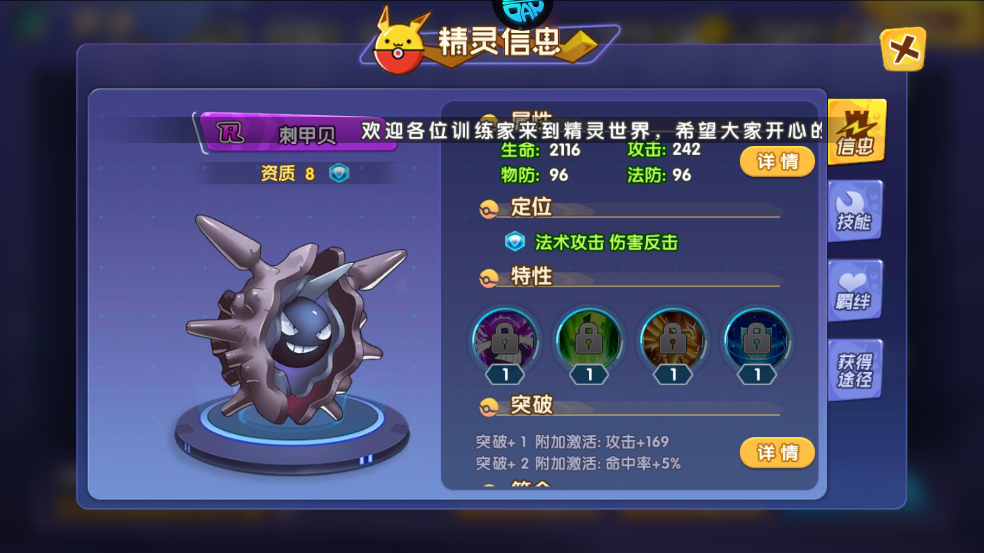The image size is (984, 553).
Task: Tap the blue gem icon beside 资质
Action: pos(340,173)
